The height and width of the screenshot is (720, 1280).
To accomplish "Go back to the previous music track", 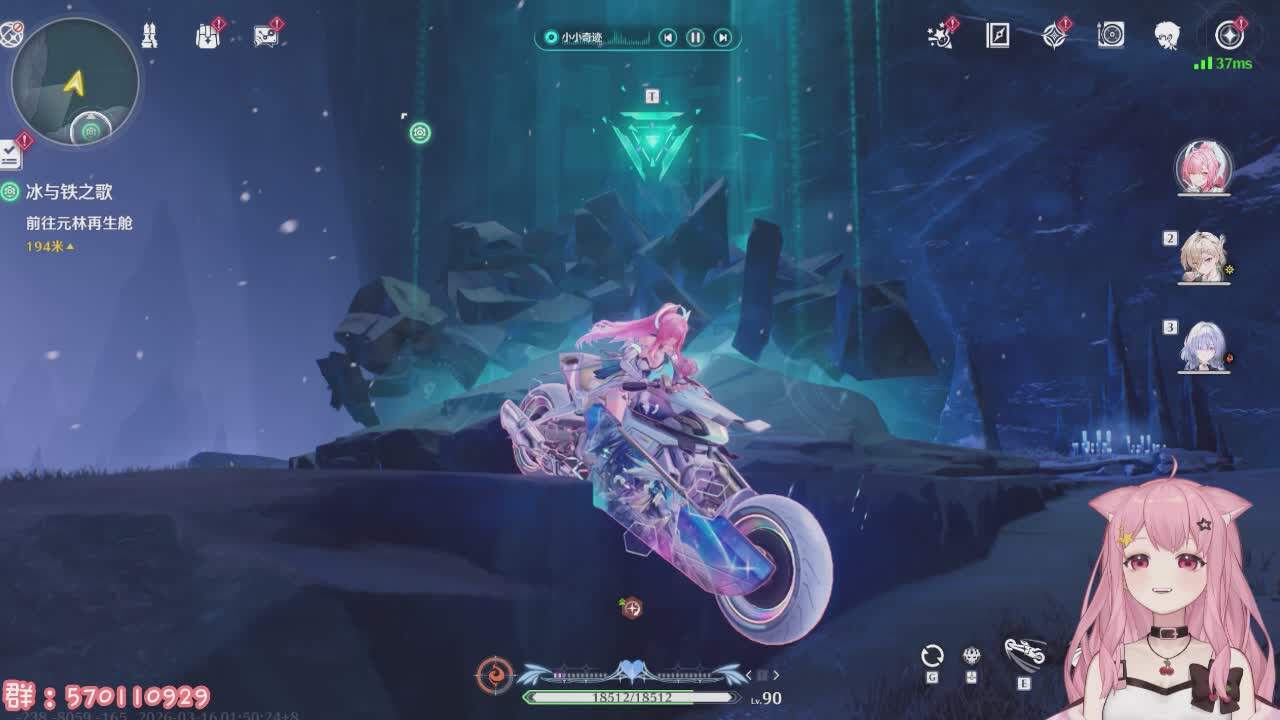I will pyautogui.click(x=668, y=38).
